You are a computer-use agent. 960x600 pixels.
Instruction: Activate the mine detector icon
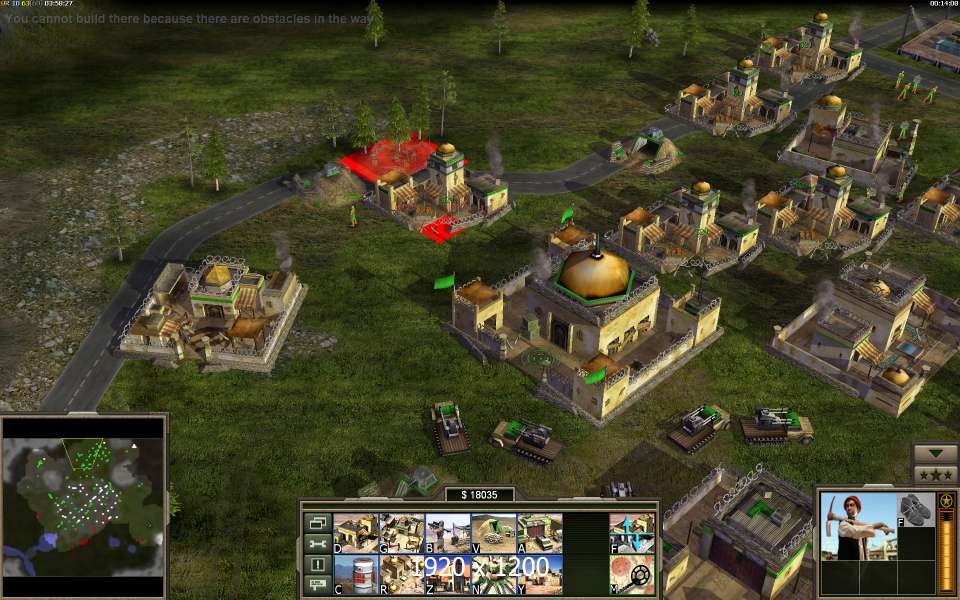(632, 575)
